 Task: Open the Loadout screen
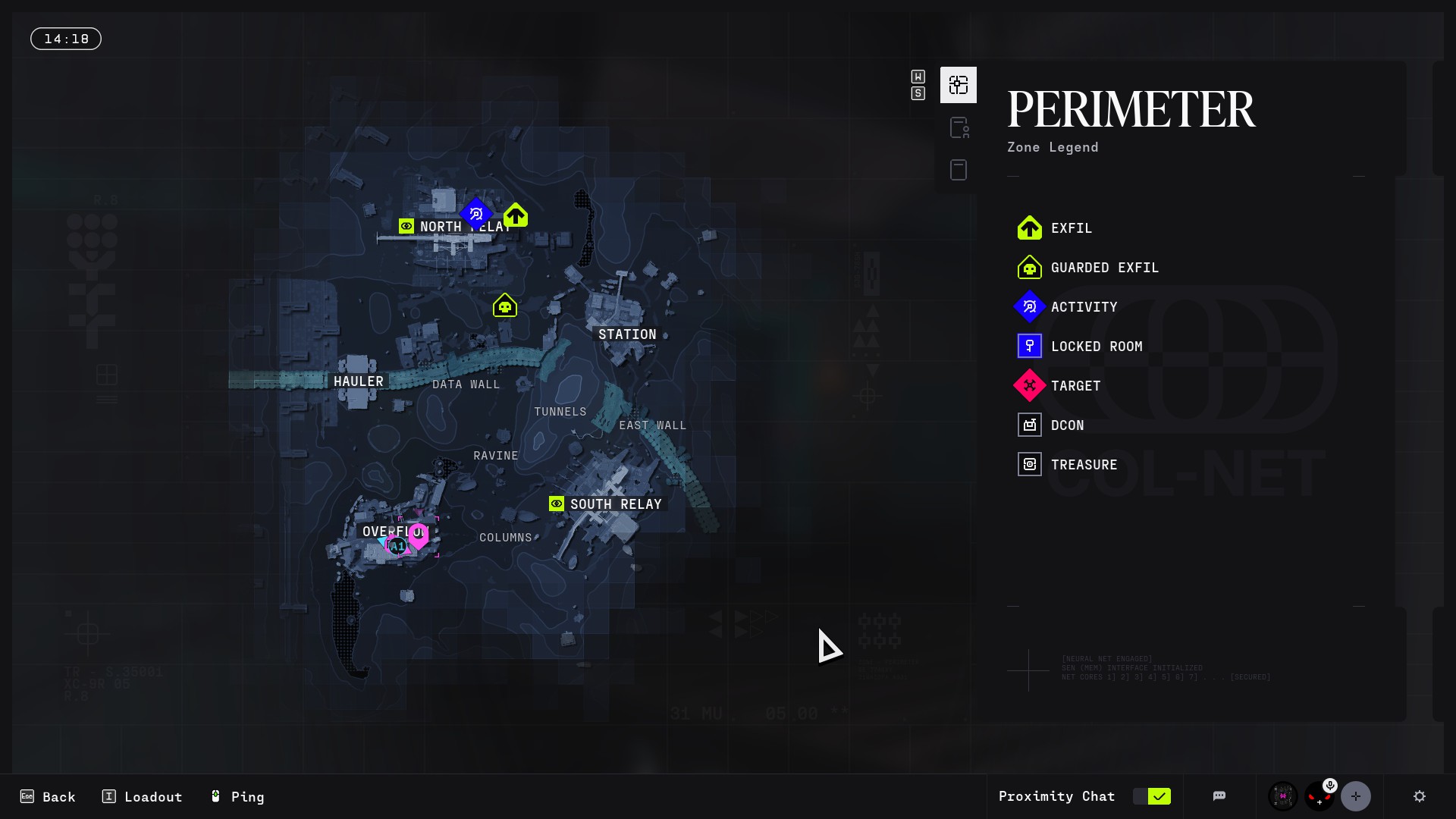[x=143, y=797]
